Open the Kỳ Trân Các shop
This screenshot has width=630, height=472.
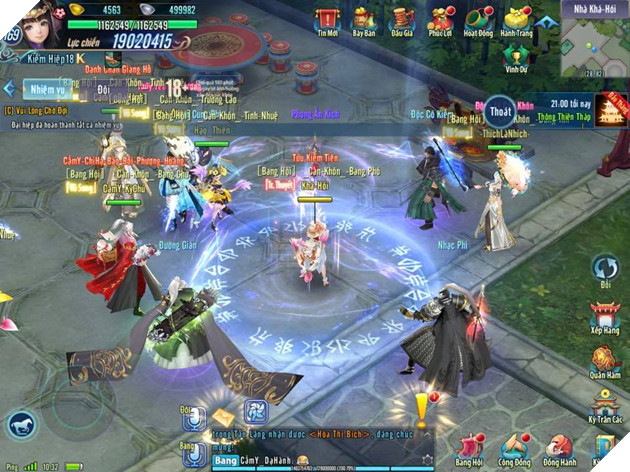tap(605, 410)
